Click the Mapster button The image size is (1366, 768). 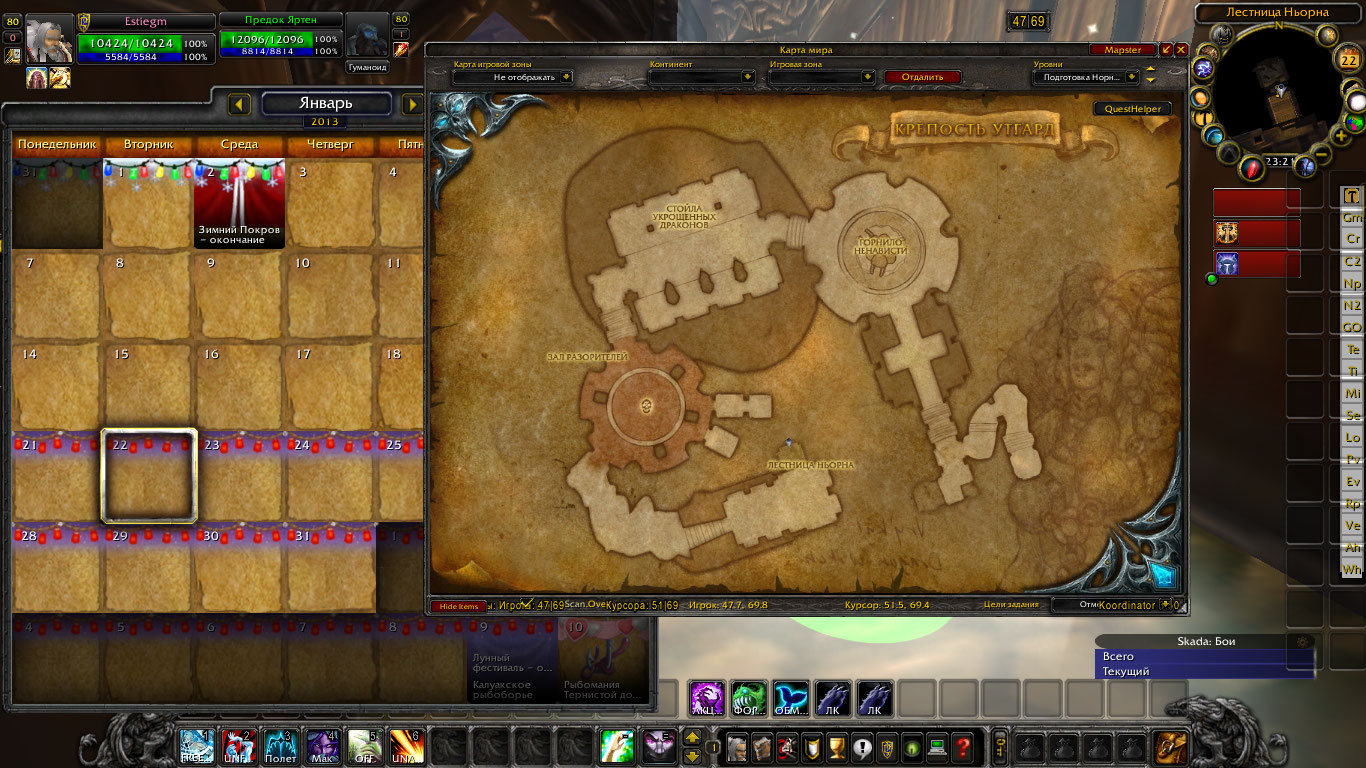tap(1122, 50)
